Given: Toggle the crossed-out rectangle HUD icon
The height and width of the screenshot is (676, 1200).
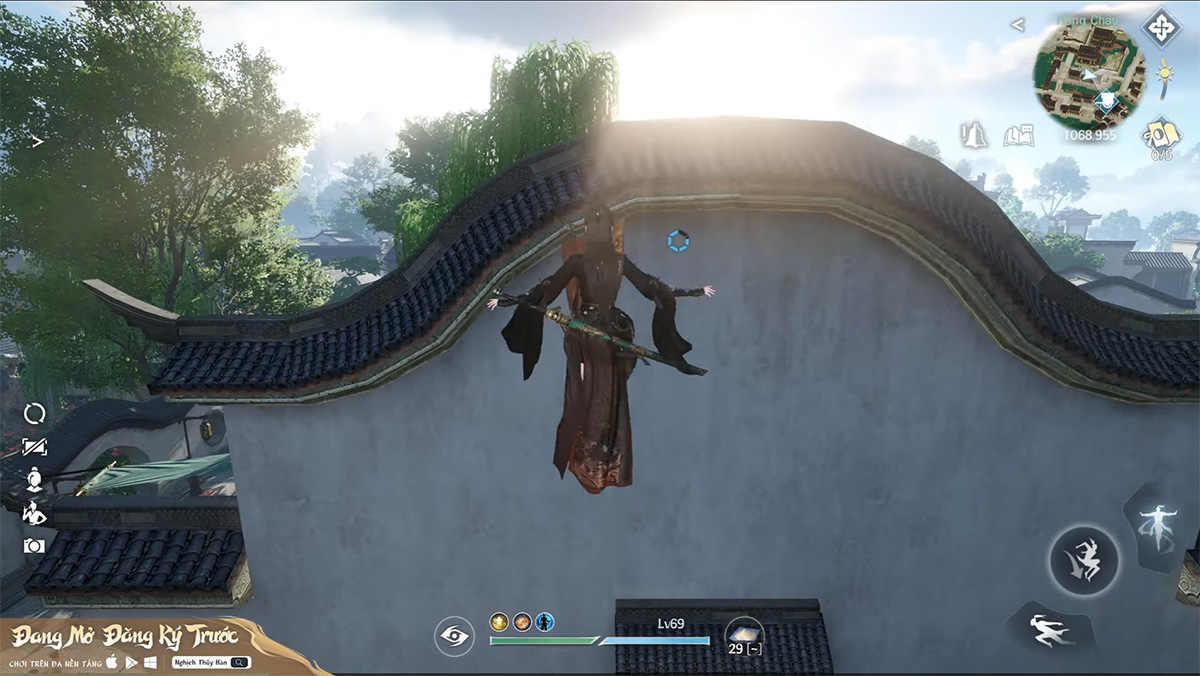Looking at the screenshot, I should pos(35,447).
